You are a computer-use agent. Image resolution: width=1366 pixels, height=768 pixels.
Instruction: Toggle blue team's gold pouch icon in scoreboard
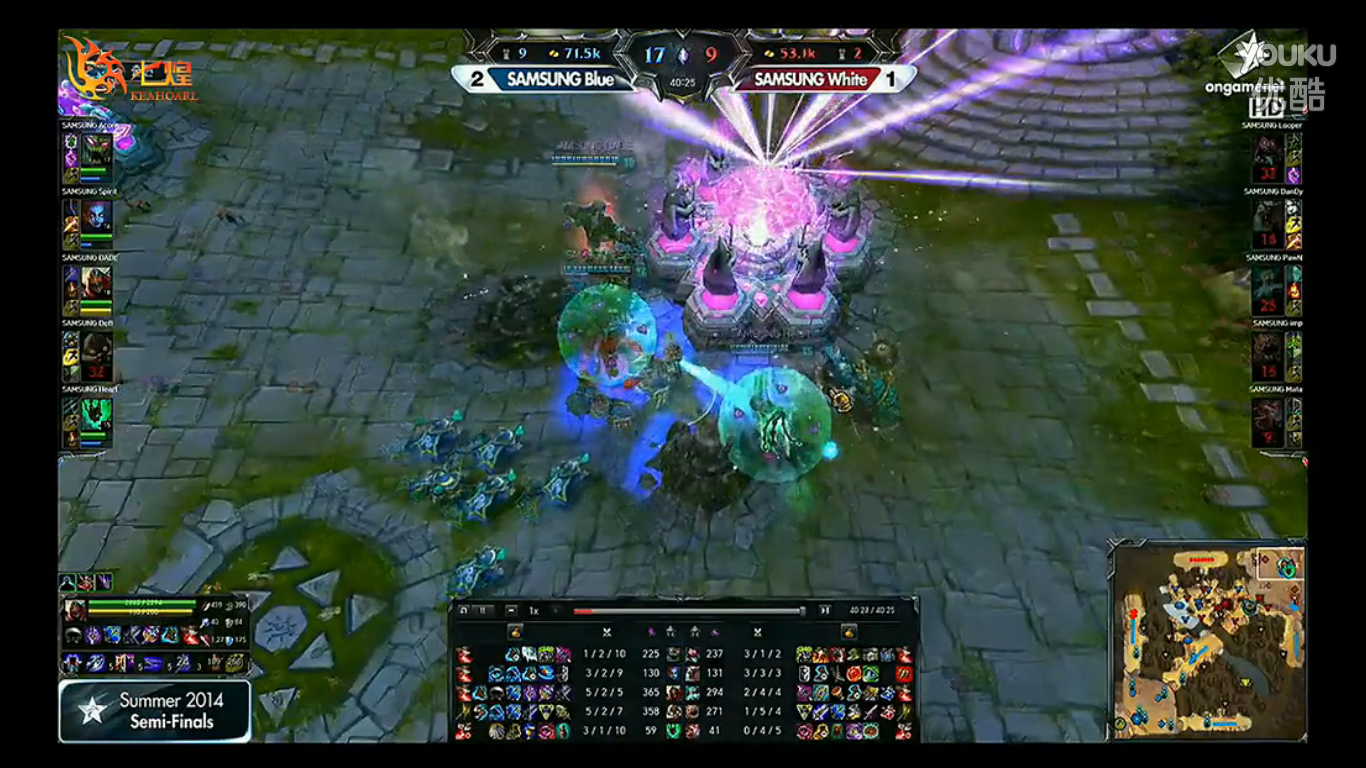(516, 632)
